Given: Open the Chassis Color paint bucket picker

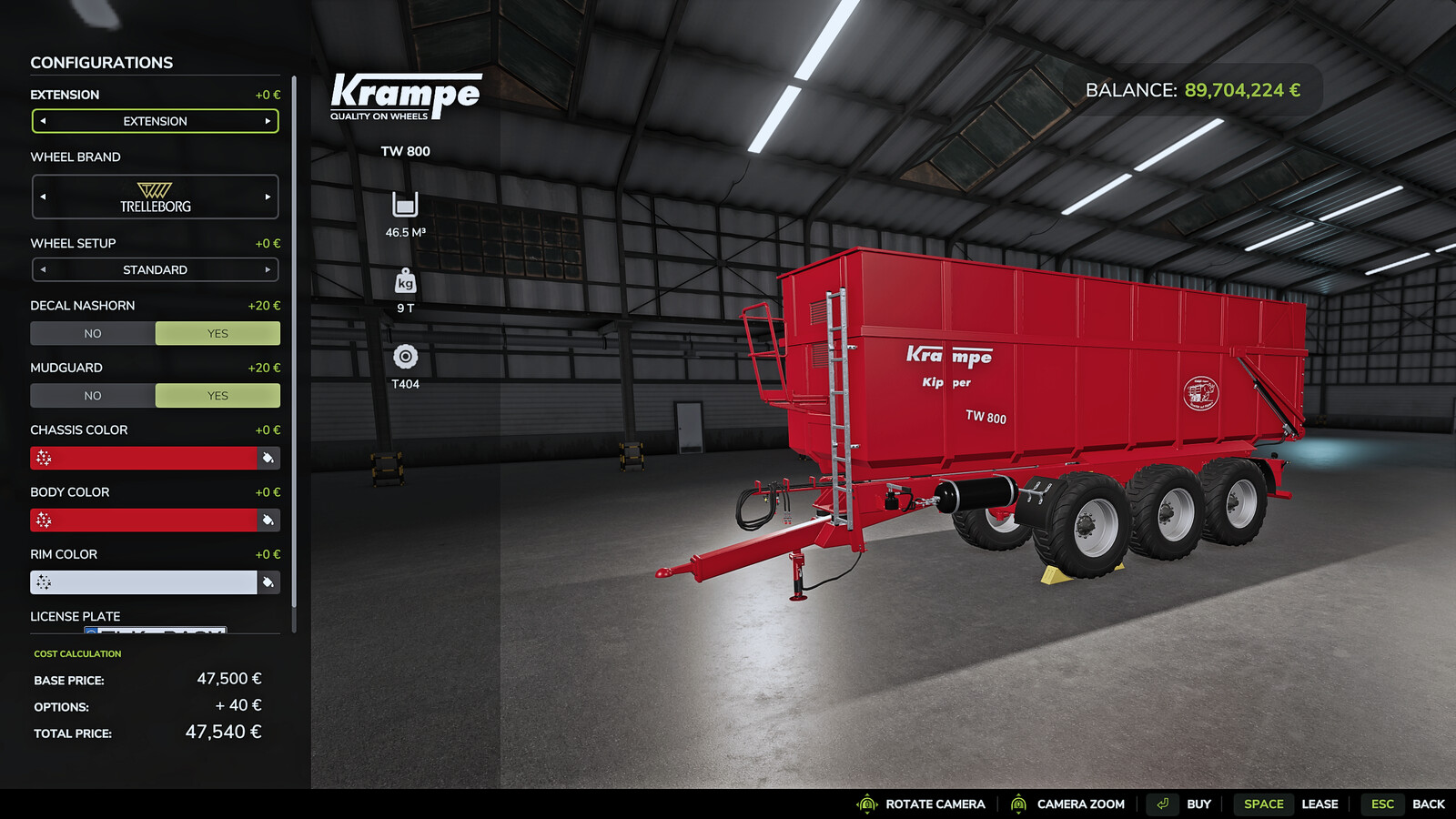Looking at the screenshot, I should (267, 458).
